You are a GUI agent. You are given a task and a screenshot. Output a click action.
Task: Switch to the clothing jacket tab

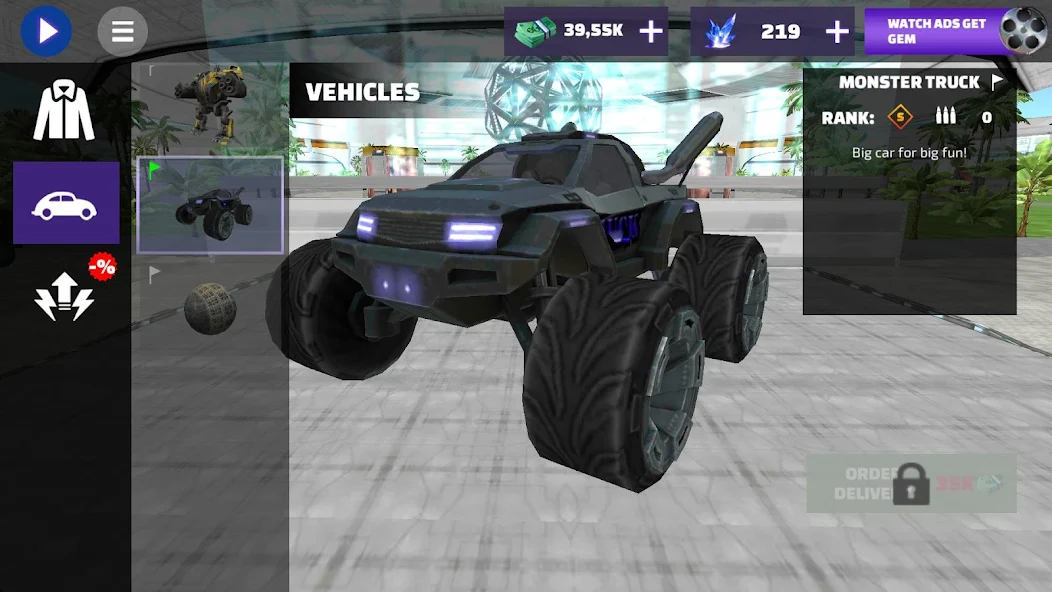coord(64,111)
